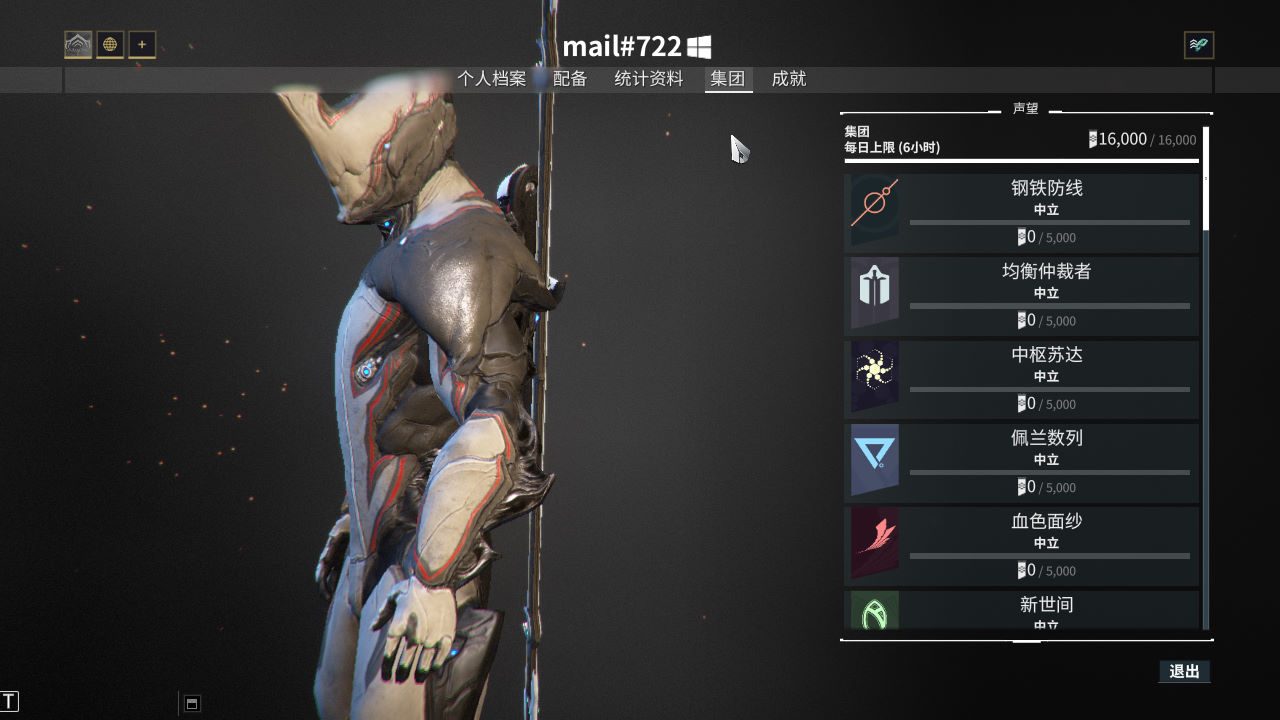This screenshot has width=1280, height=720.
Task: Pick the 佩兰数列 syndicate row
Action: point(1022,461)
